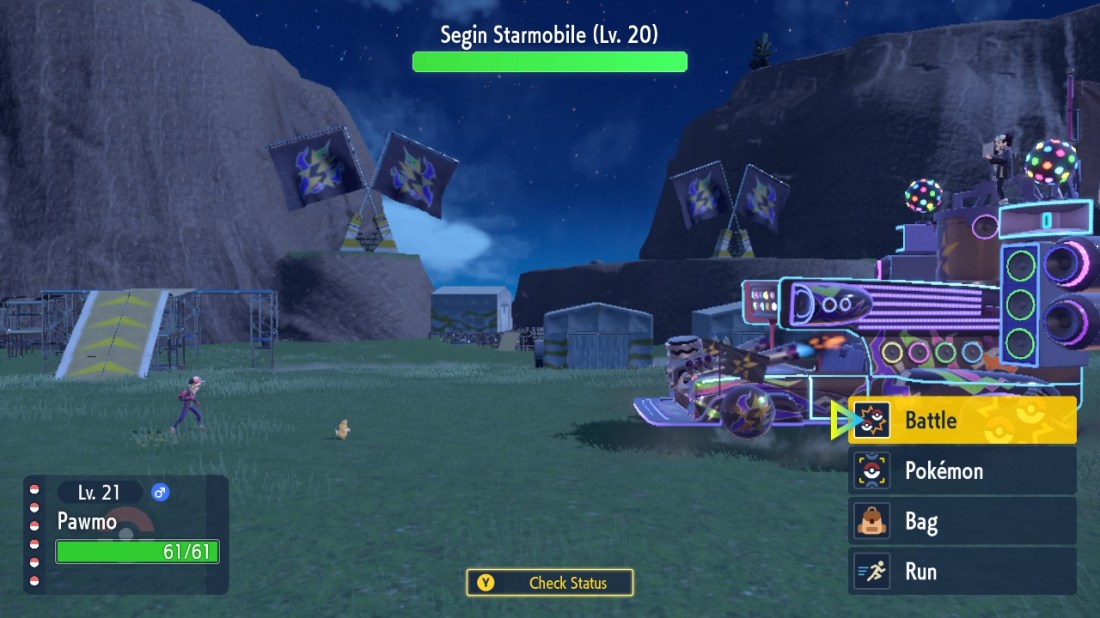The width and height of the screenshot is (1100, 618).
Task: Select the Battle command
Action: (962, 420)
